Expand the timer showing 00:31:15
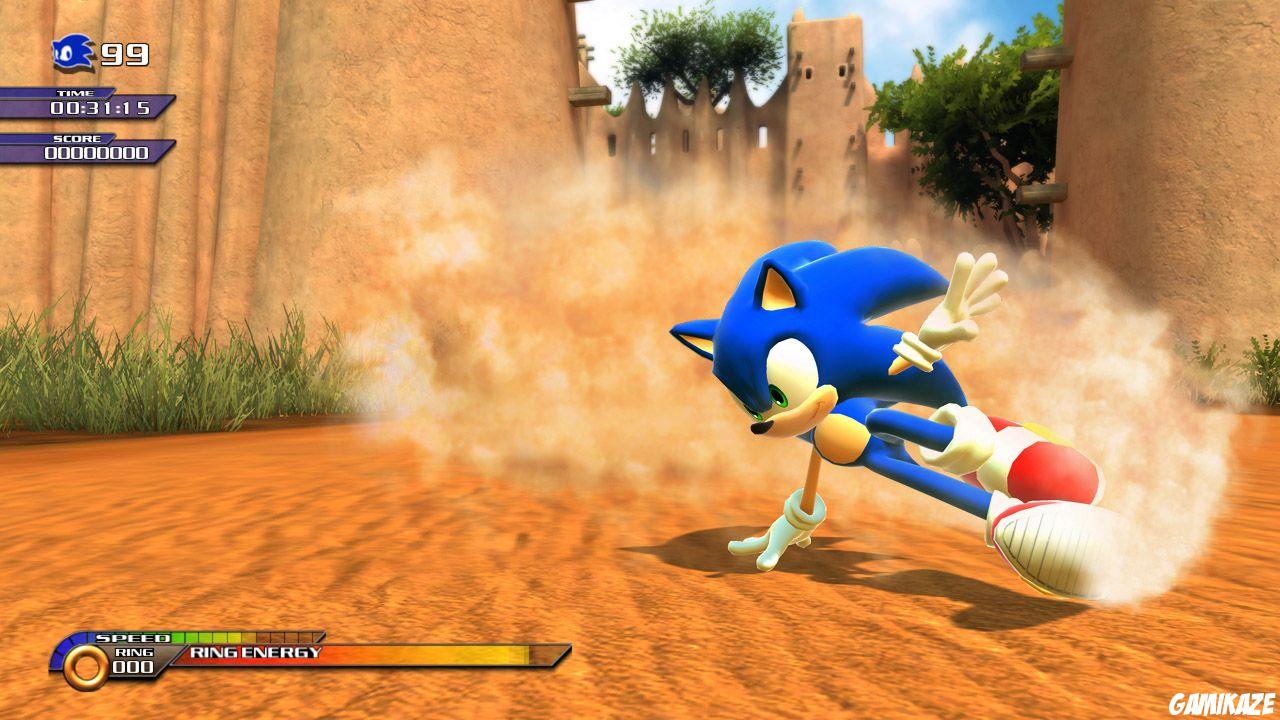This screenshot has width=1280, height=720. [x=99, y=108]
